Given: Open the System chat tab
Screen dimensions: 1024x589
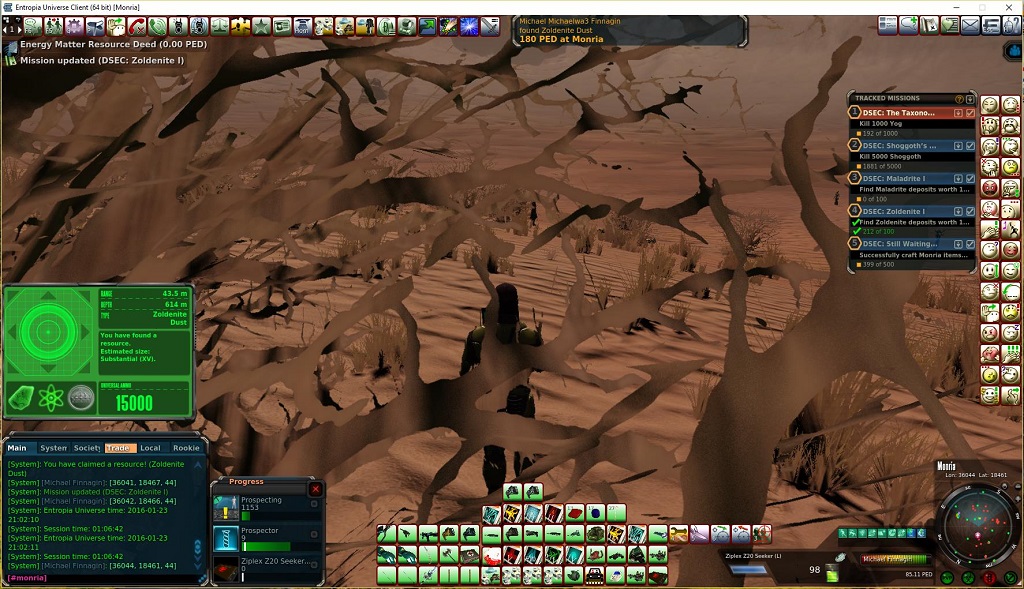Looking at the screenshot, I should coord(53,448).
